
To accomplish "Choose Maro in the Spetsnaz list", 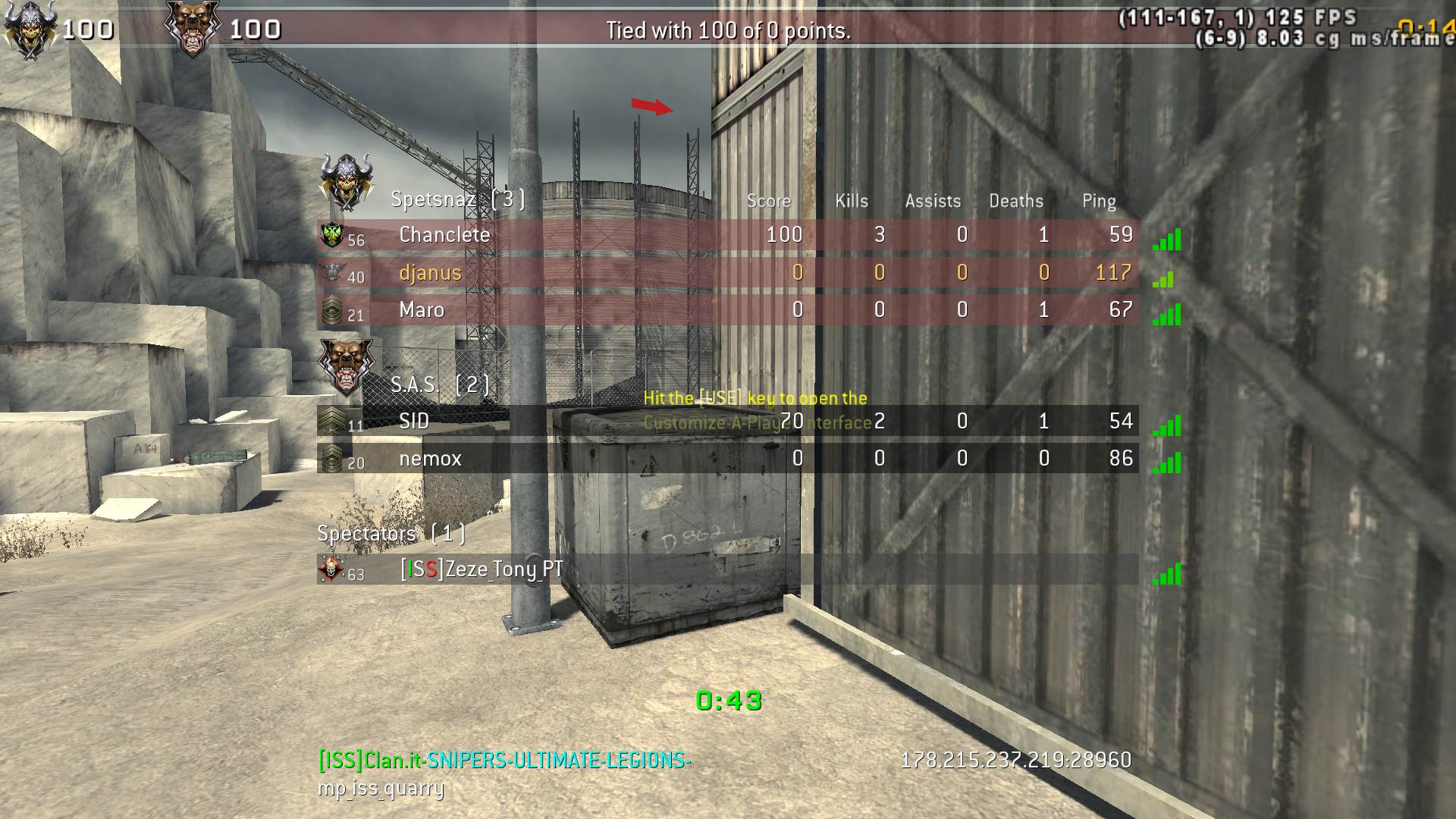I will (x=422, y=310).
